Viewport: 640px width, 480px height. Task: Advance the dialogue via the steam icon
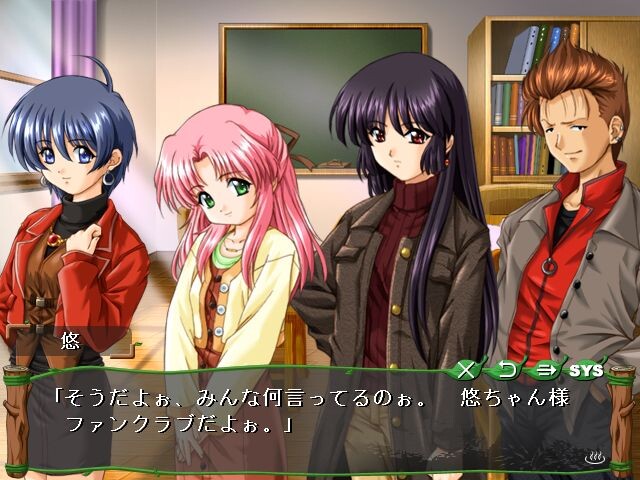tap(596, 459)
